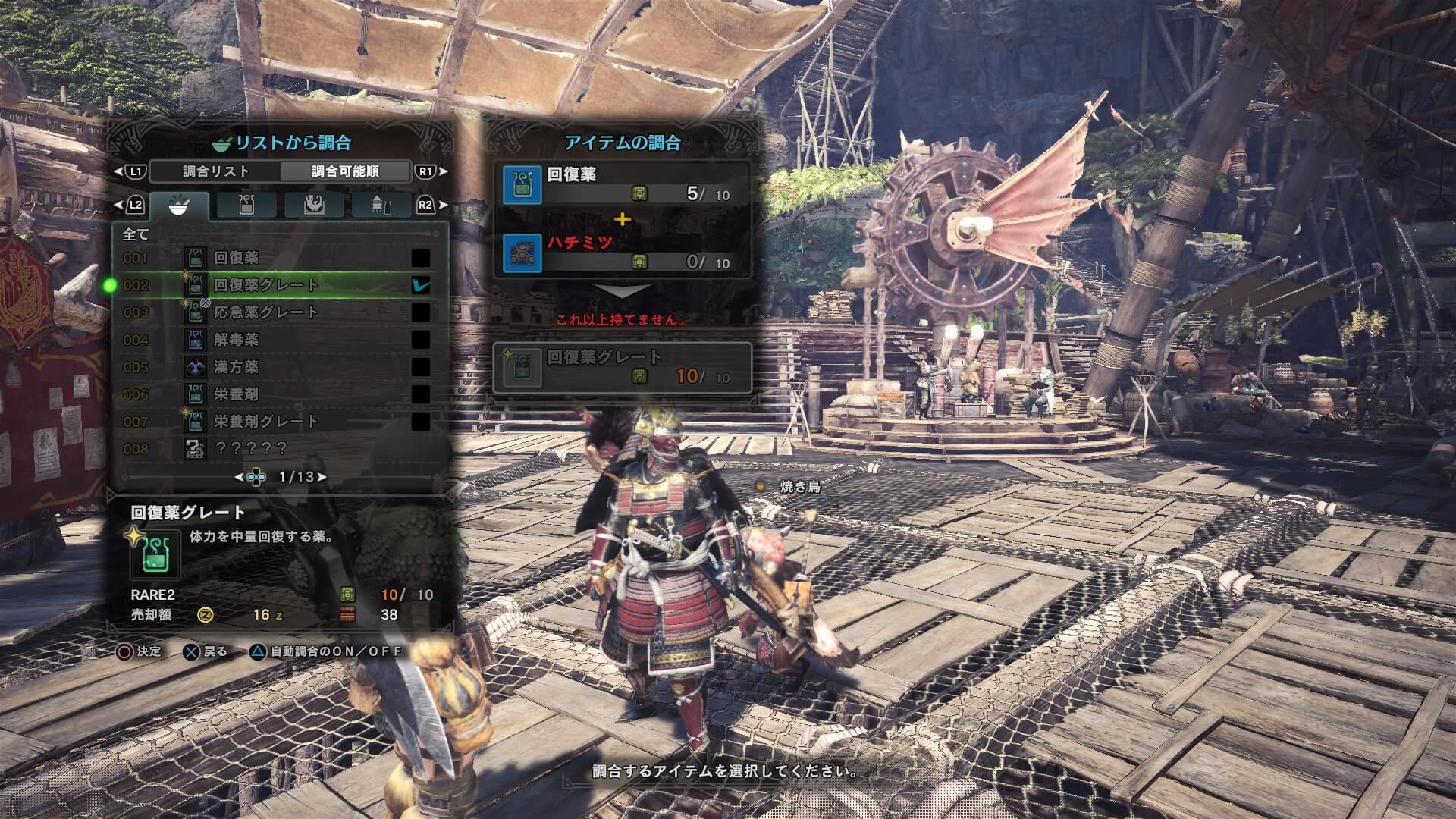Screen dimensions: 1456x819
Task: Go to the next recipe list page
Action: pos(322,477)
